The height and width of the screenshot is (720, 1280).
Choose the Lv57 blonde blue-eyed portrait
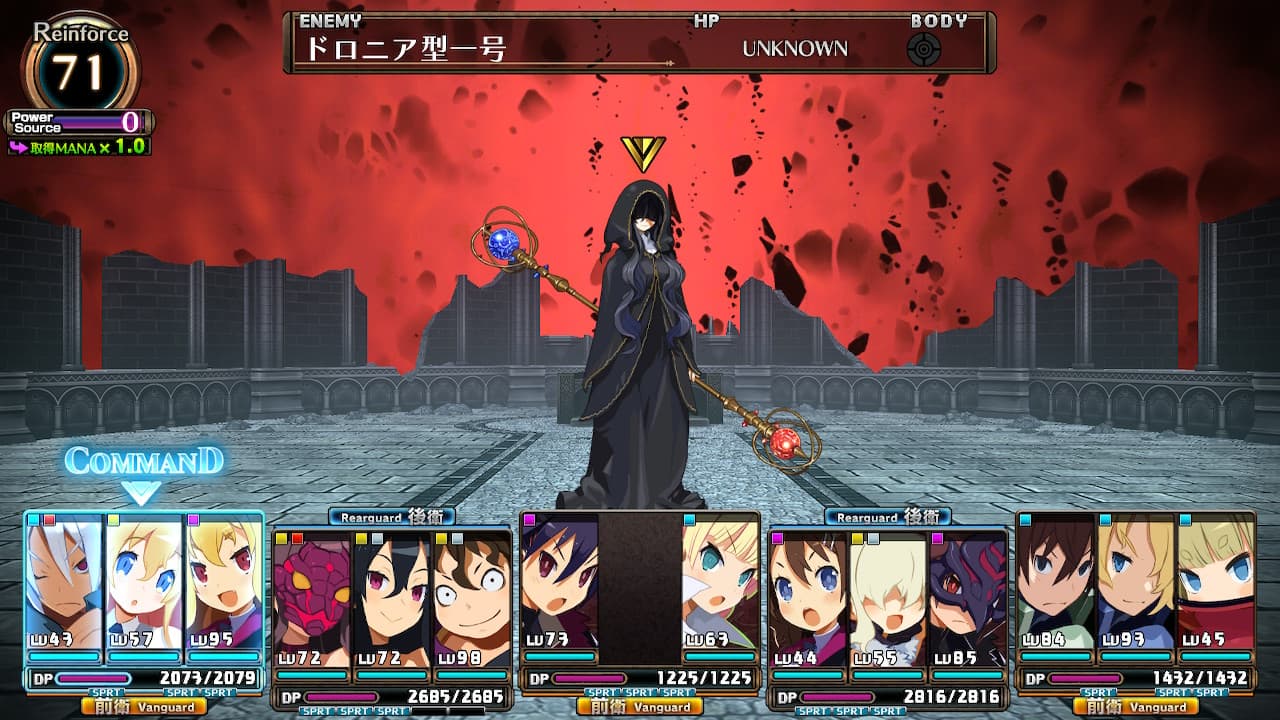tap(144, 582)
